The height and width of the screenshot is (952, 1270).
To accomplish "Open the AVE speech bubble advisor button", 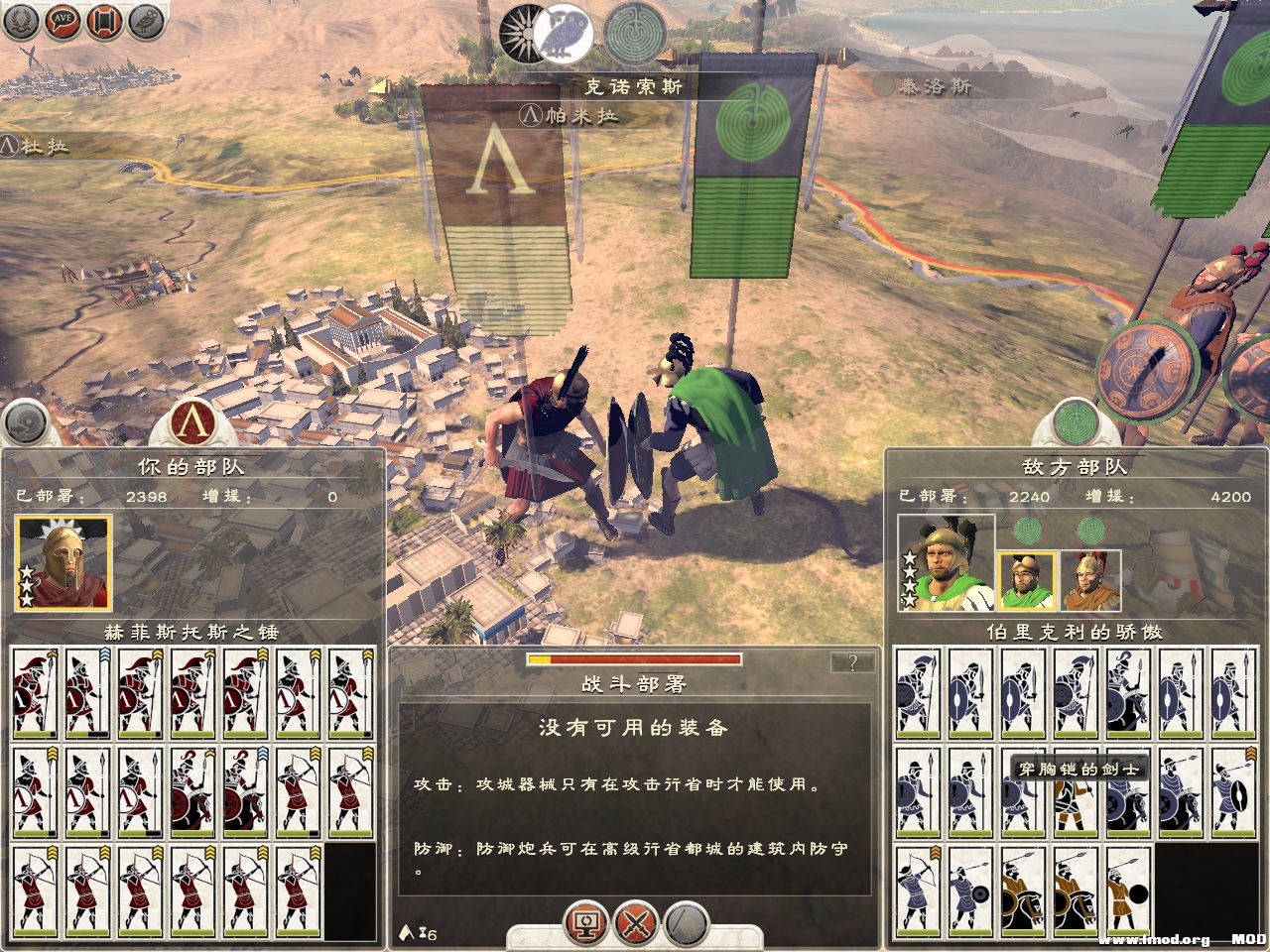I will pos(63,24).
